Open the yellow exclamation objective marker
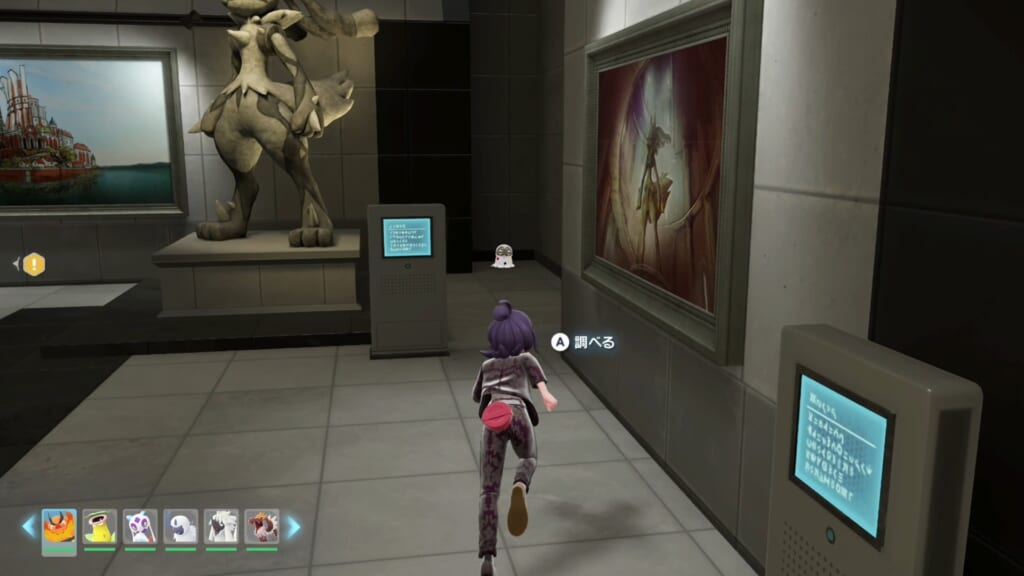The image size is (1024, 576). click(x=34, y=264)
